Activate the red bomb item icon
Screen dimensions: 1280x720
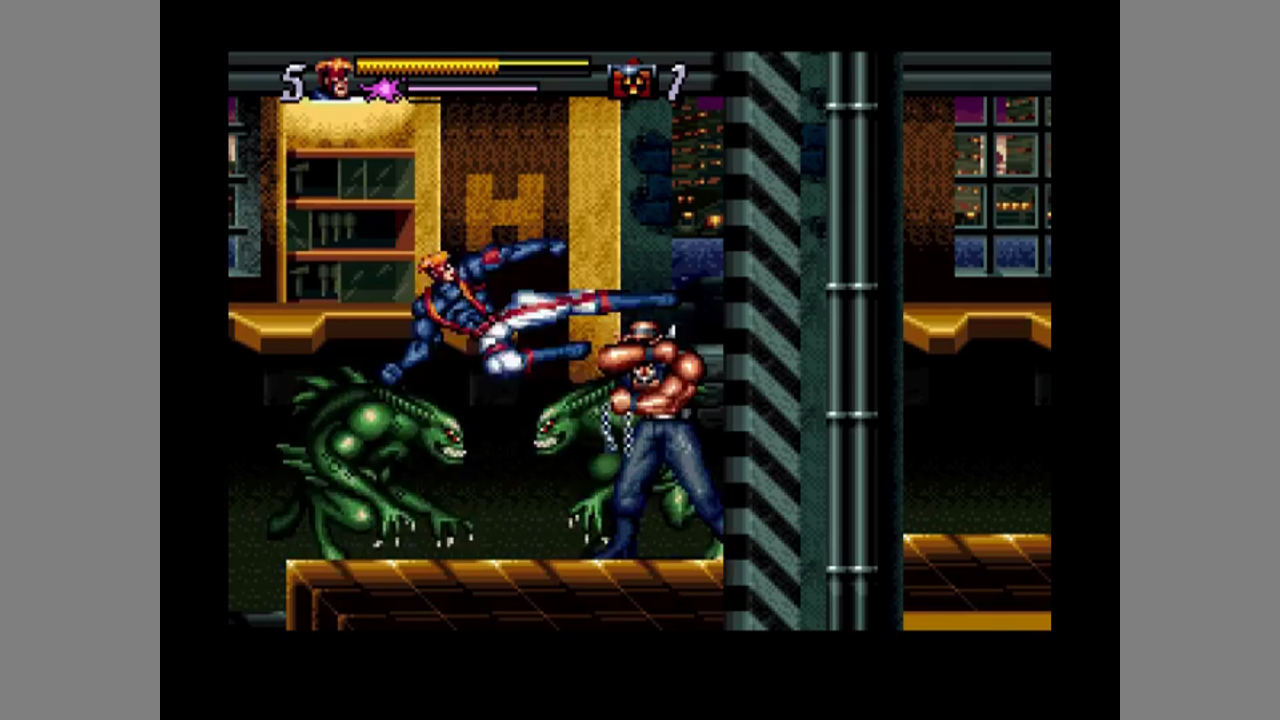(632, 80)
